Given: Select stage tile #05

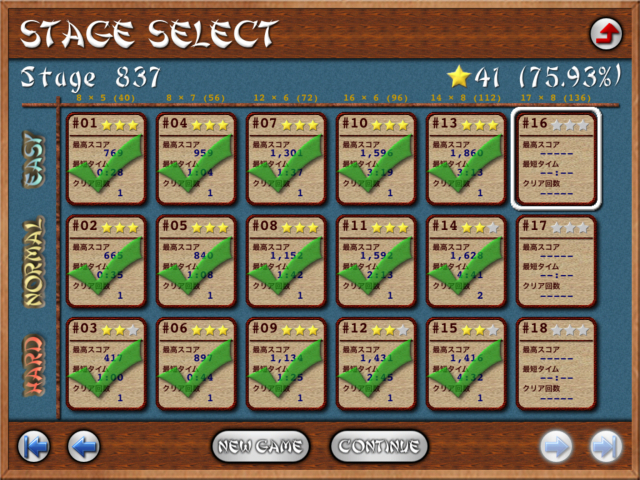Looking at the screenshot, I should 197,261.
